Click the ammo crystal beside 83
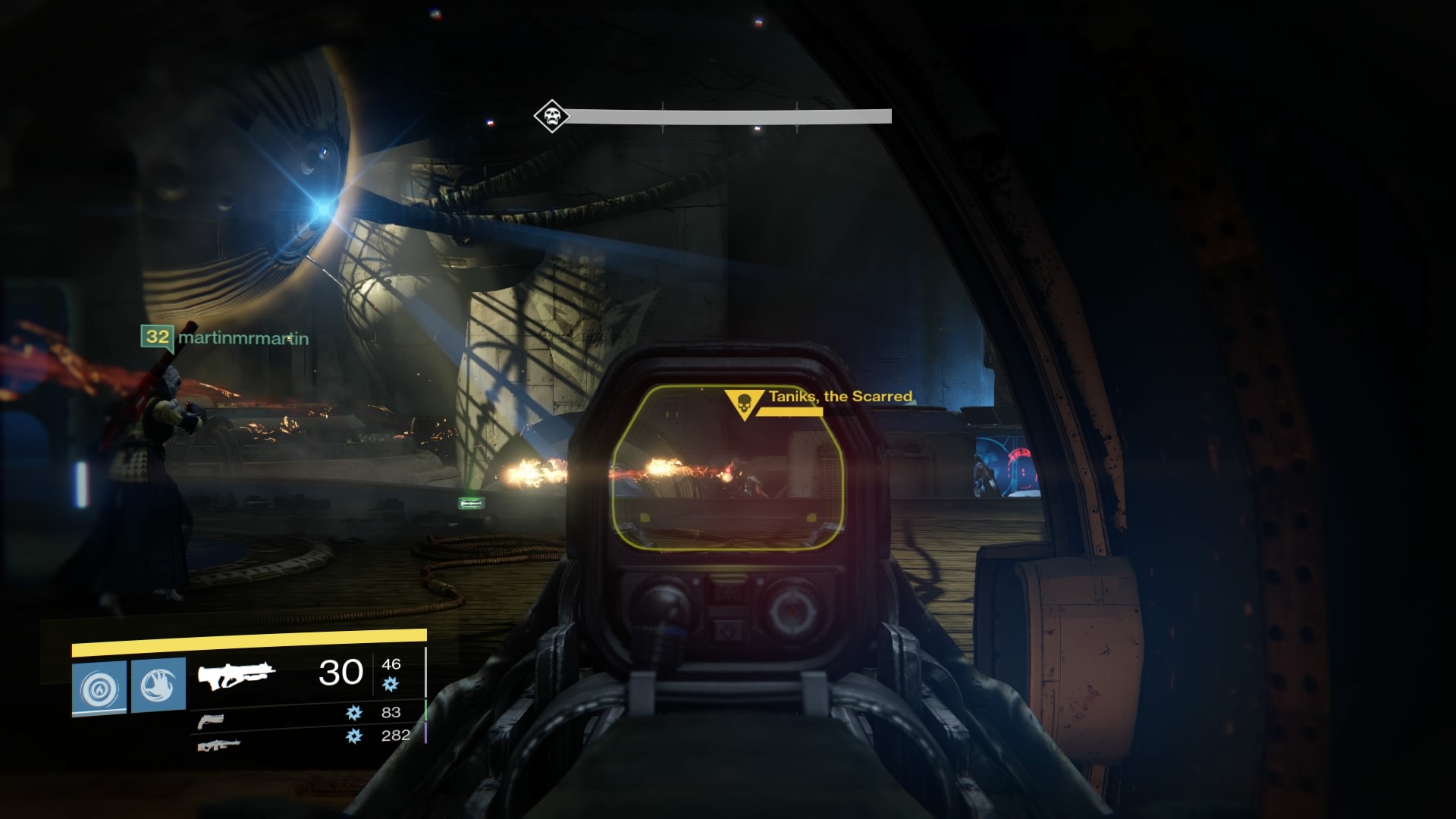 click(x=354, y=714)
